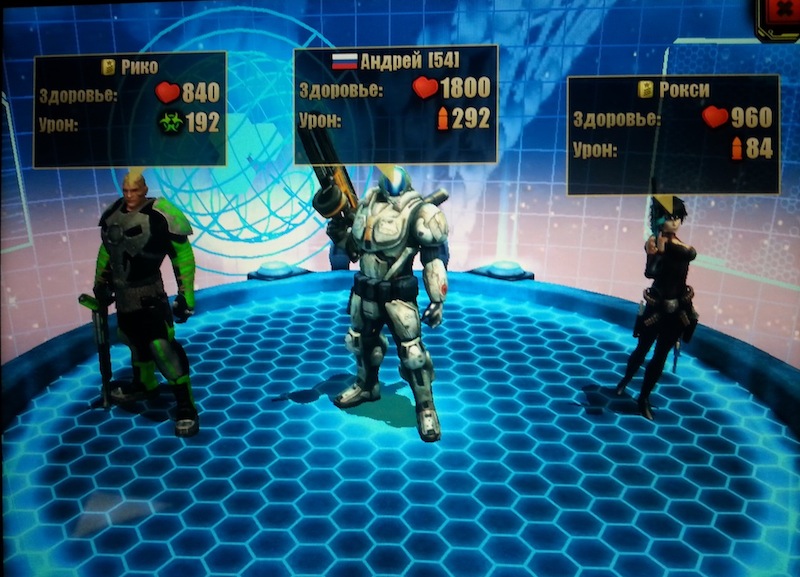Select Рико's stats panel

[130, 109]
